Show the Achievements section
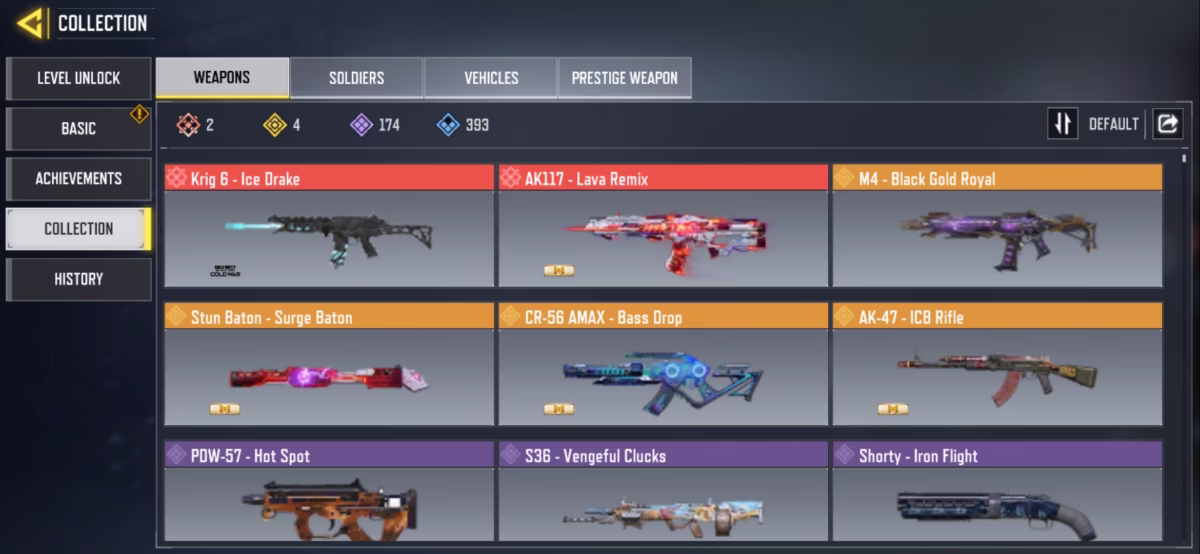The height and width of the screenshot is (554, 1200). click(79, 178)
